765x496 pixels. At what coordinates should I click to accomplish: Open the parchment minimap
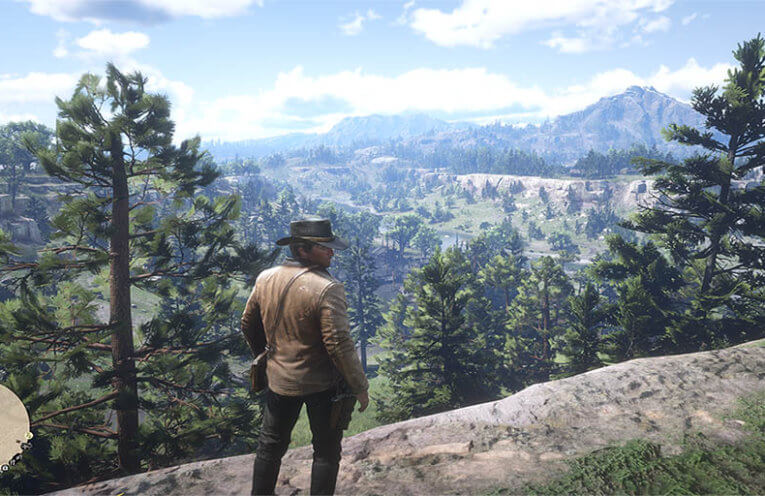[x=11, y=426]
